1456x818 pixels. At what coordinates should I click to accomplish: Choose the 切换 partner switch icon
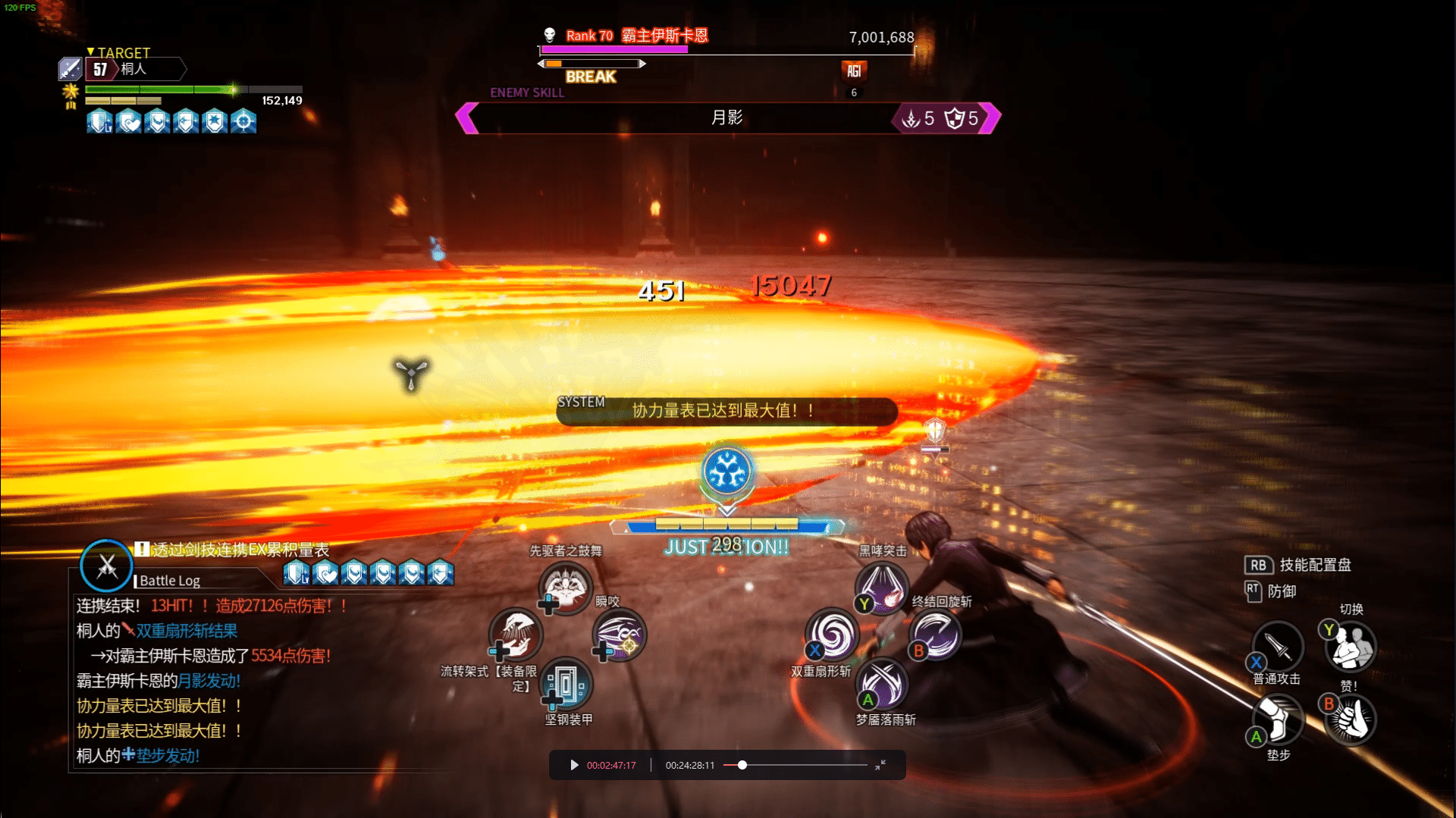point(1351,647)
